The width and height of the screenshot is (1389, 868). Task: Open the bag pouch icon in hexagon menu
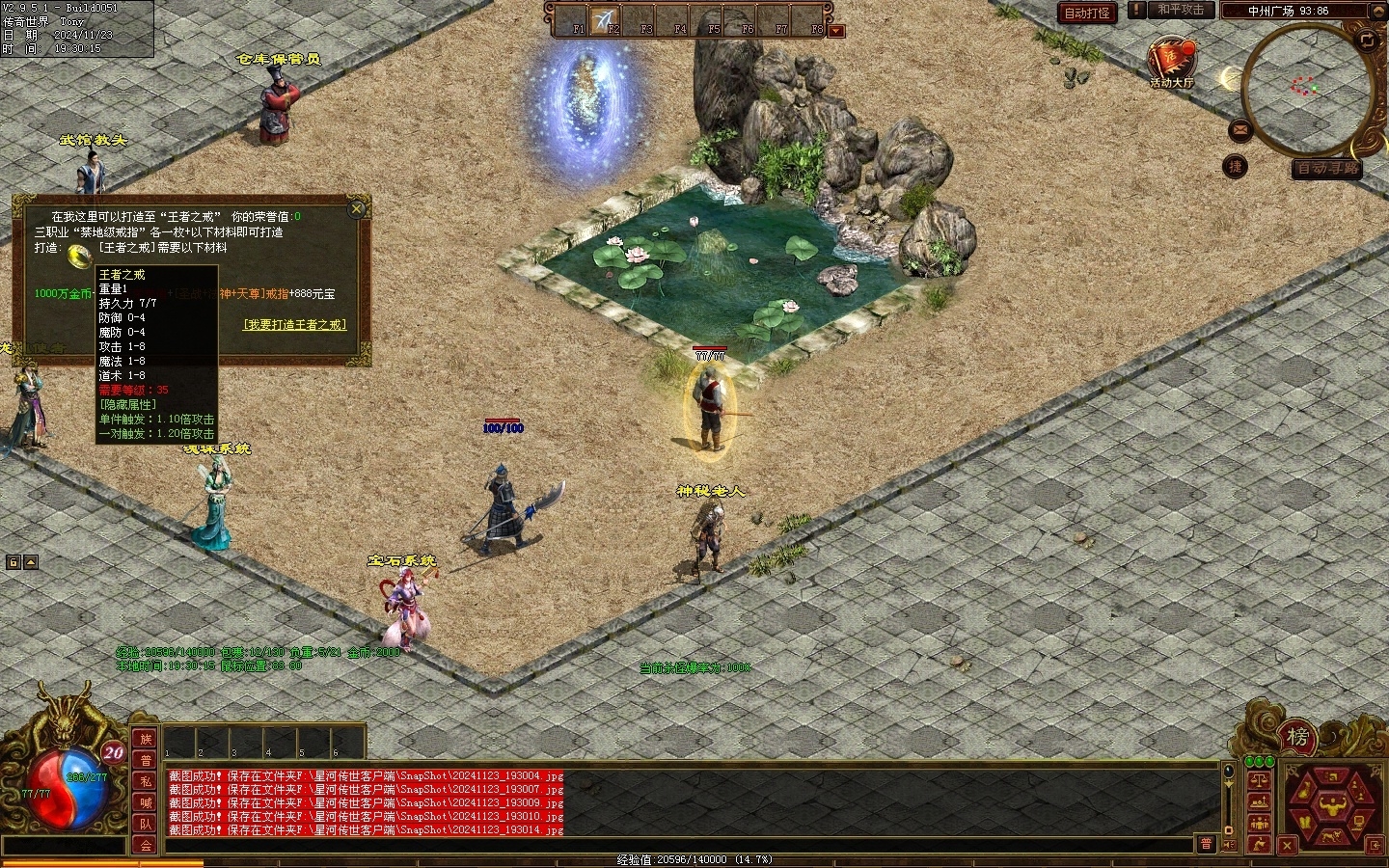click(x=1306, y=791)
